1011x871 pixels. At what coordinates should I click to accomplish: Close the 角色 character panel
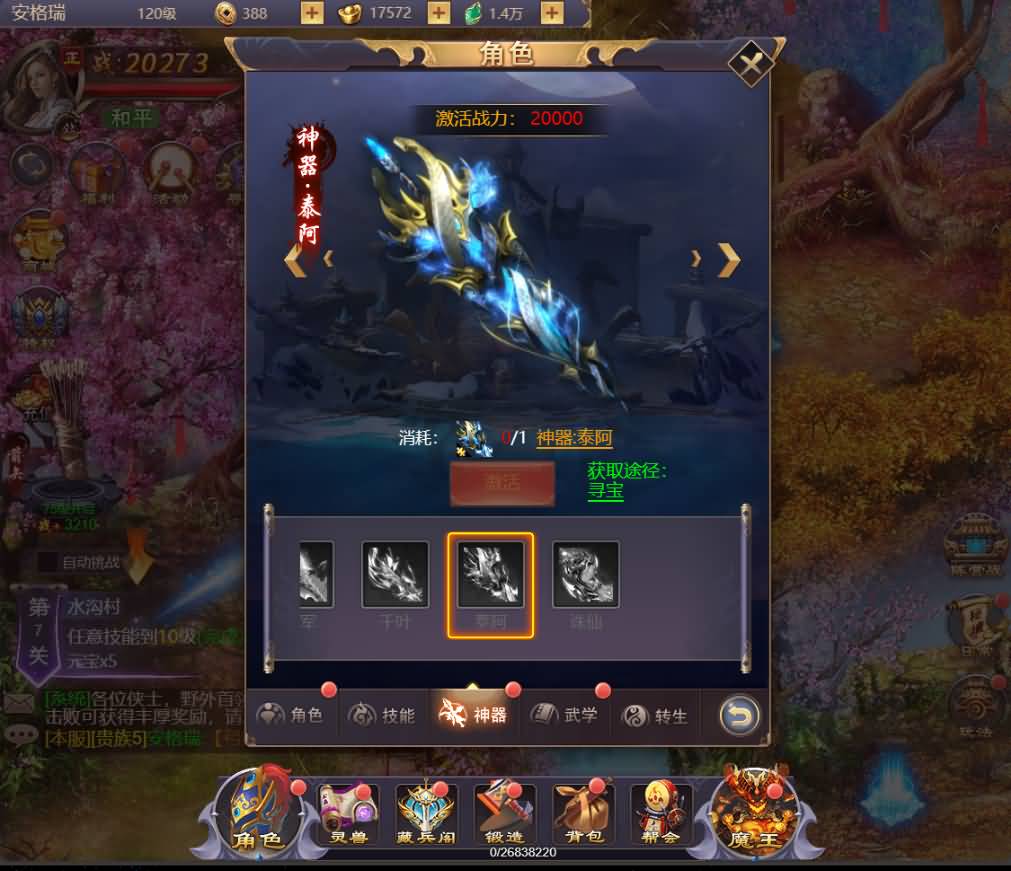[750, 64]
